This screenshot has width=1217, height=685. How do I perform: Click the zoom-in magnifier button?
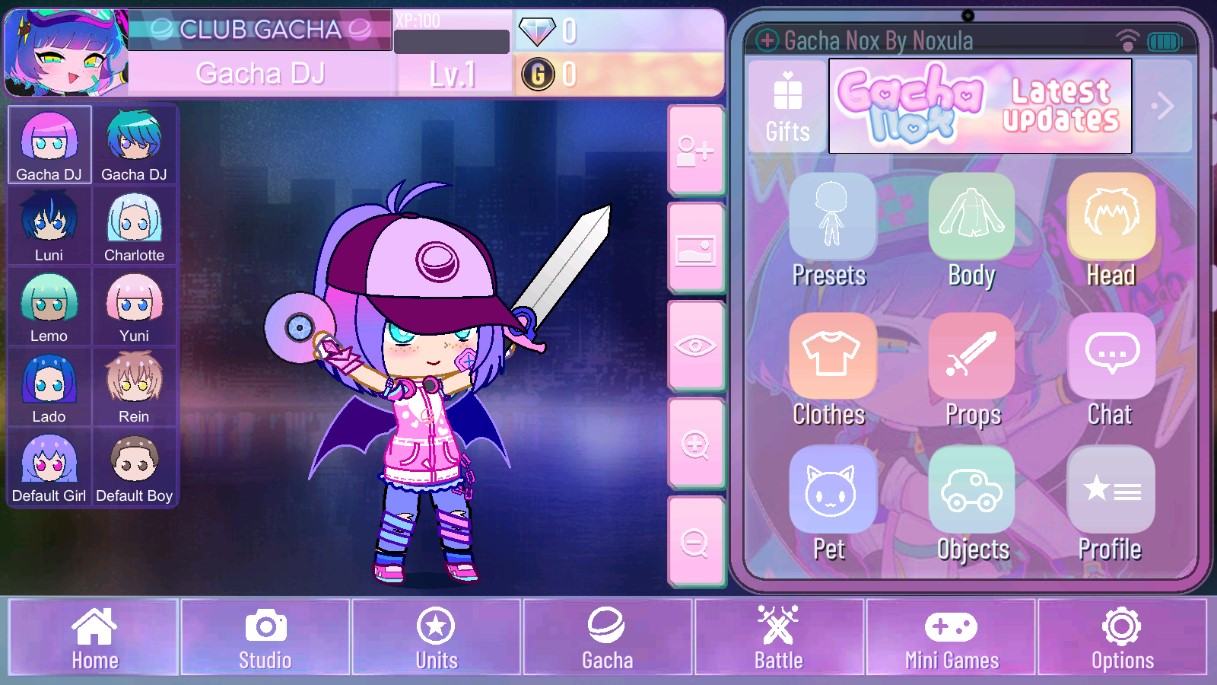(x=695, y=445)
